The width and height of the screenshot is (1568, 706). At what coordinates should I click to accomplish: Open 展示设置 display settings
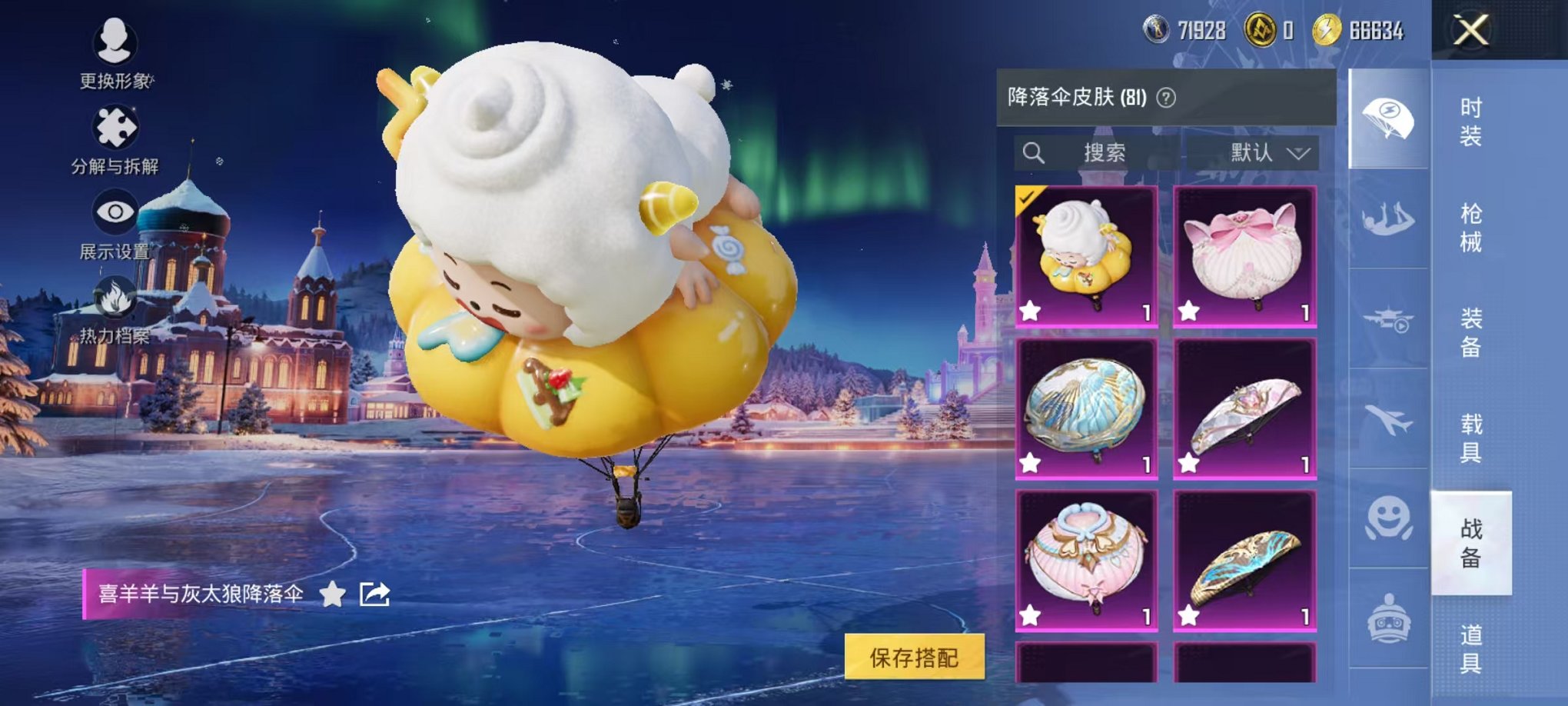[117, 212]
